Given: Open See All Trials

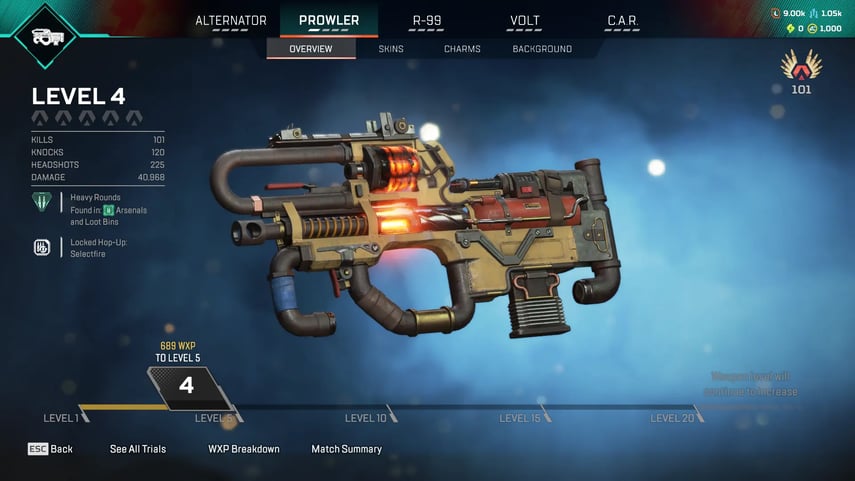Looking at the screenshot, I should click(x=138, y=449).
